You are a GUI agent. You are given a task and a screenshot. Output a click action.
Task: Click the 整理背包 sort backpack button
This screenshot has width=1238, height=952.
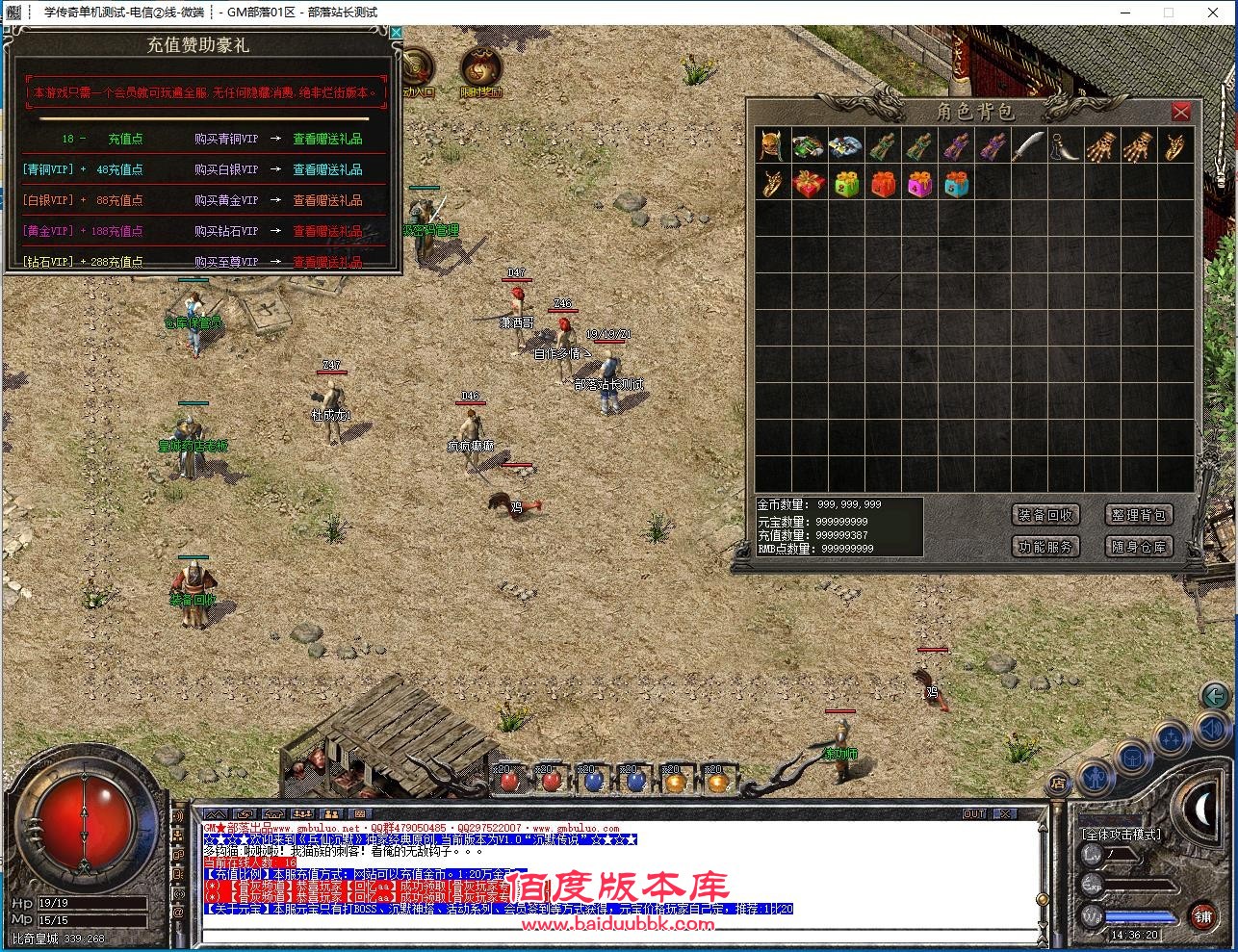[1139, 514]
